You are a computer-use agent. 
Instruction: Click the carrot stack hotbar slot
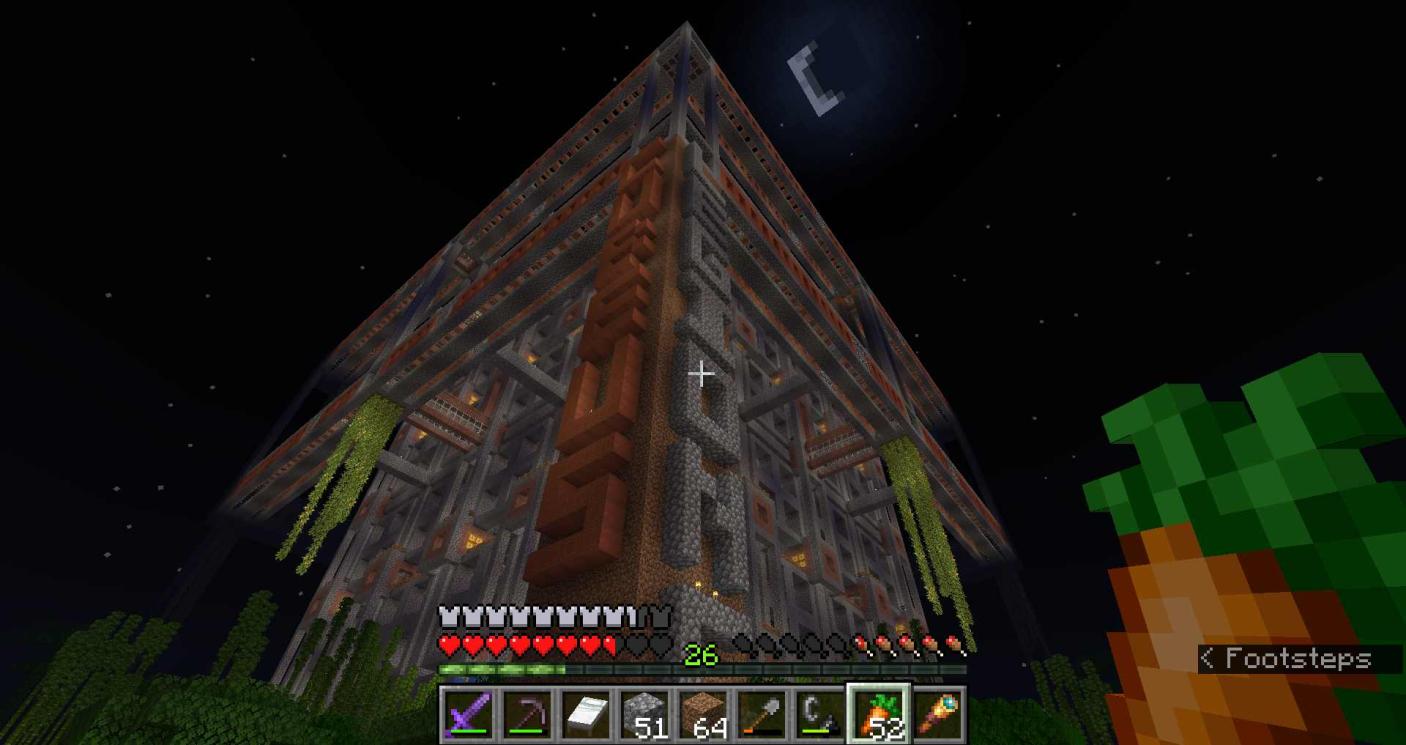(x=880, y=714)
